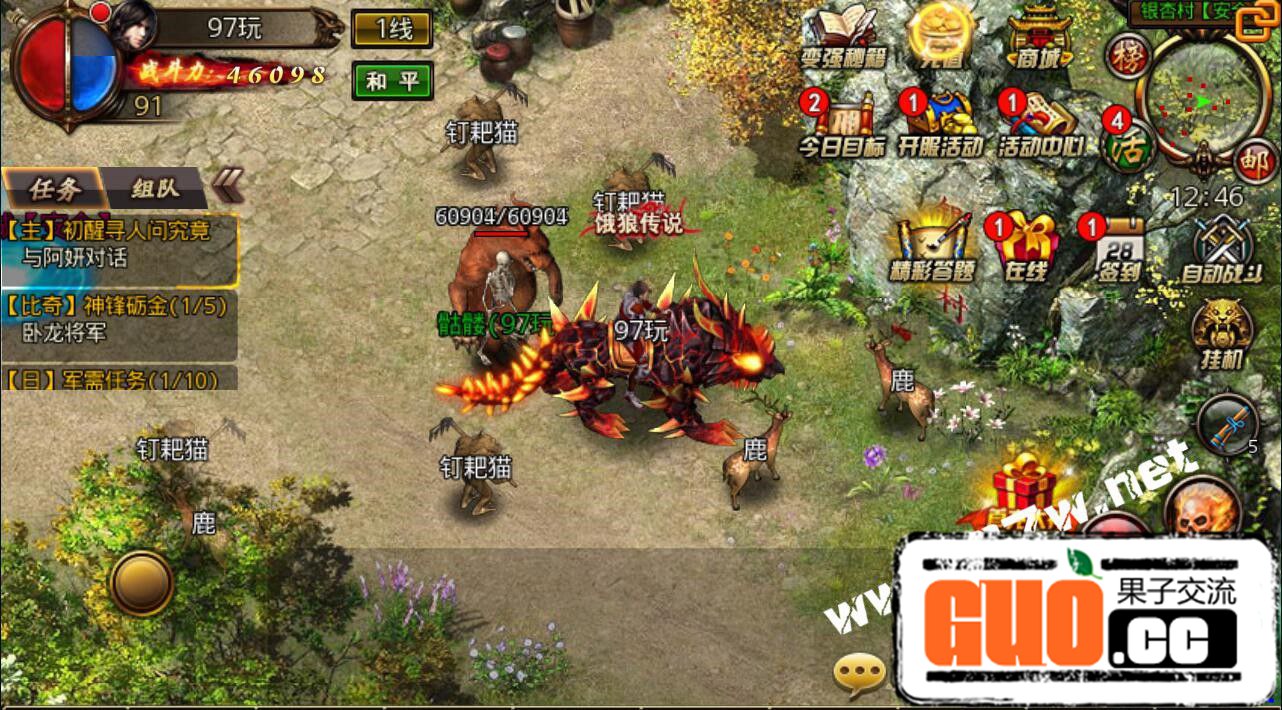
Task: Change the 和平 peace attack mode
Action: tap(392, 81)
